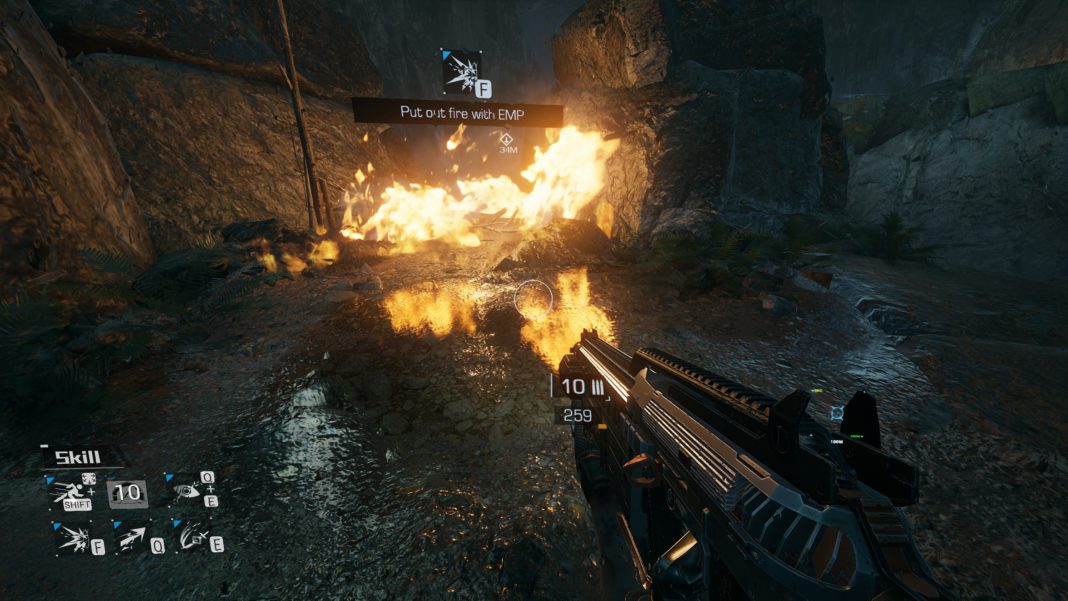
Task: Select the "Put out fire with EMP" objective banner
Action: tap(457, 113)
